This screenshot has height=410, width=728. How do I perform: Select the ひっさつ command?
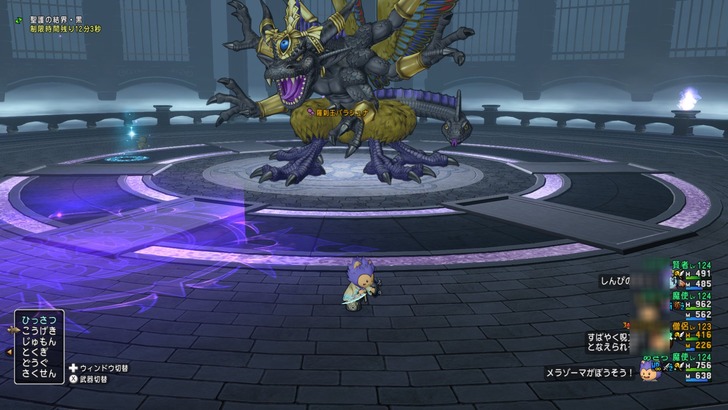(x=41, y=319)
